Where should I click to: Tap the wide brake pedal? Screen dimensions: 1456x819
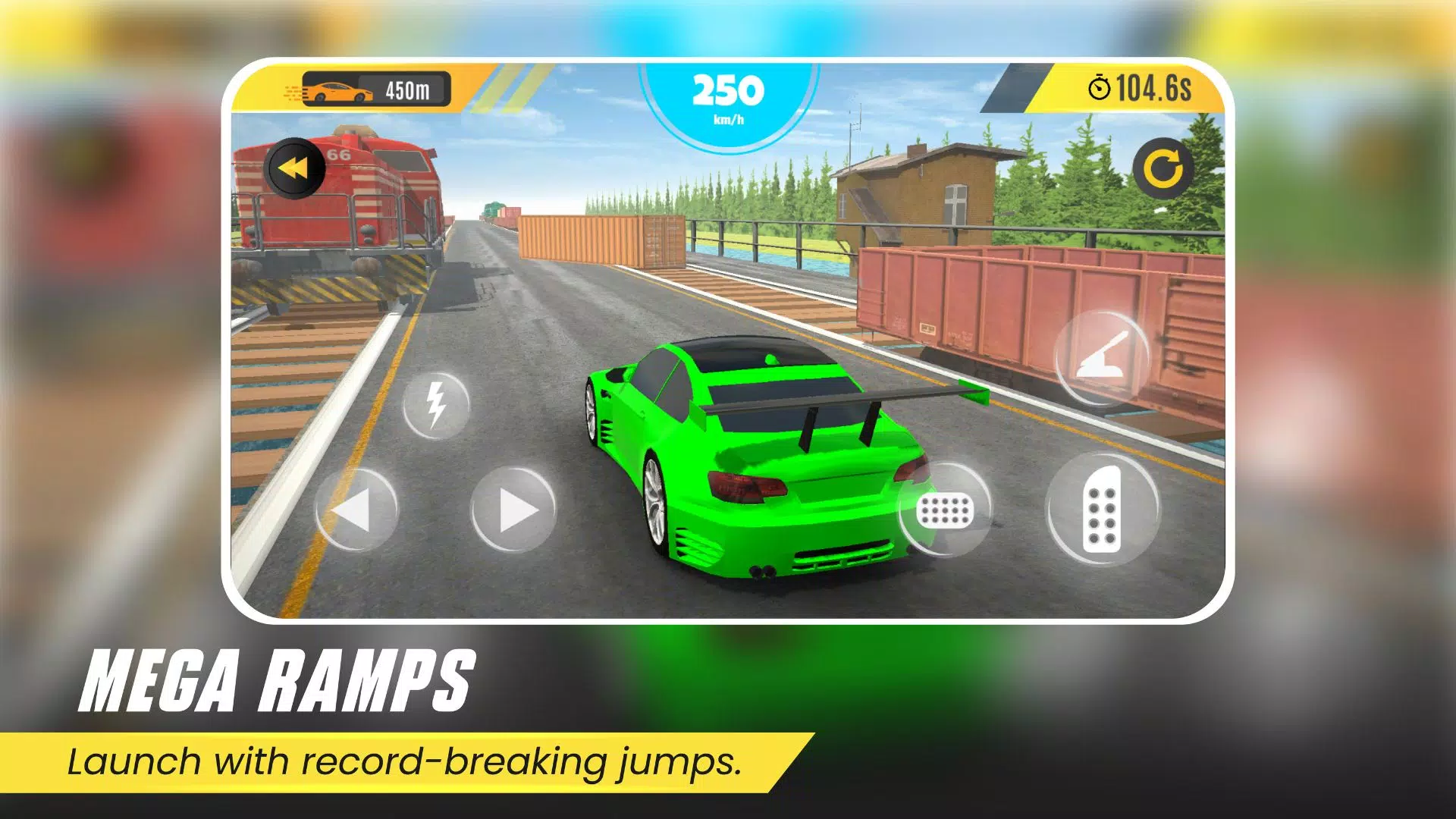(x=945, y=510)
